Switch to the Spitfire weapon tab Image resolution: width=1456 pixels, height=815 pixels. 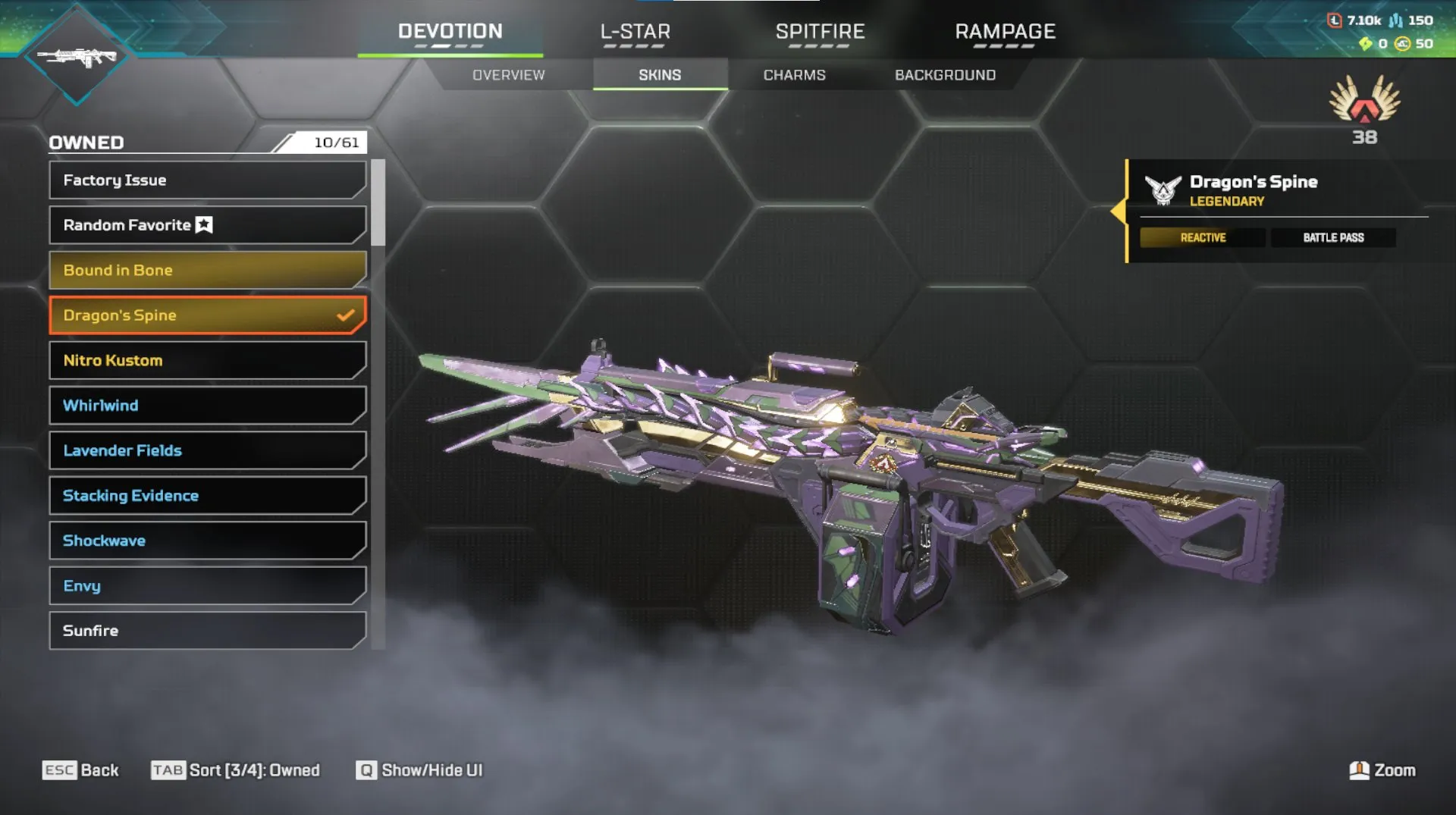click(820, 32)
